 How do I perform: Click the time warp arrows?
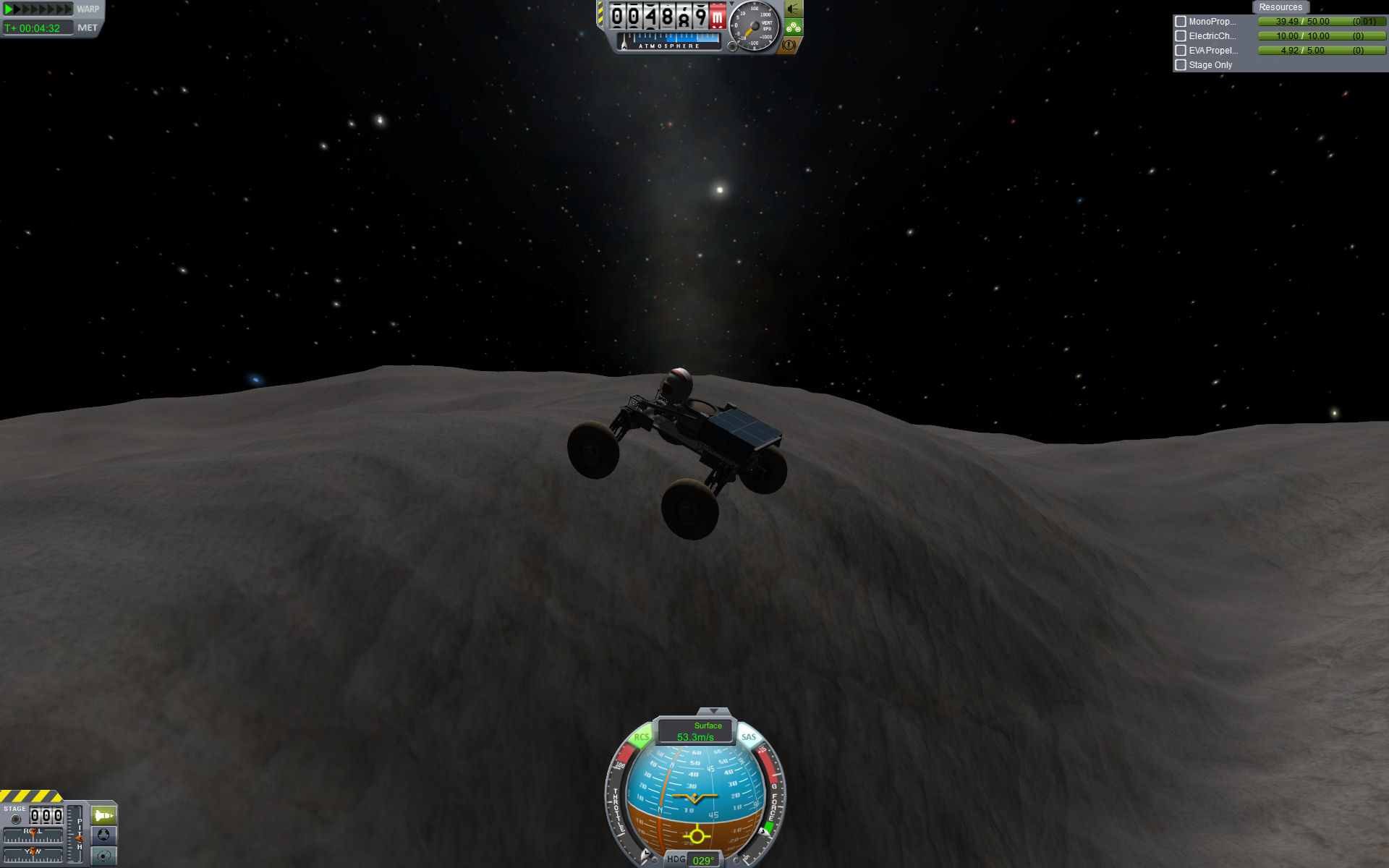[38, 9]
